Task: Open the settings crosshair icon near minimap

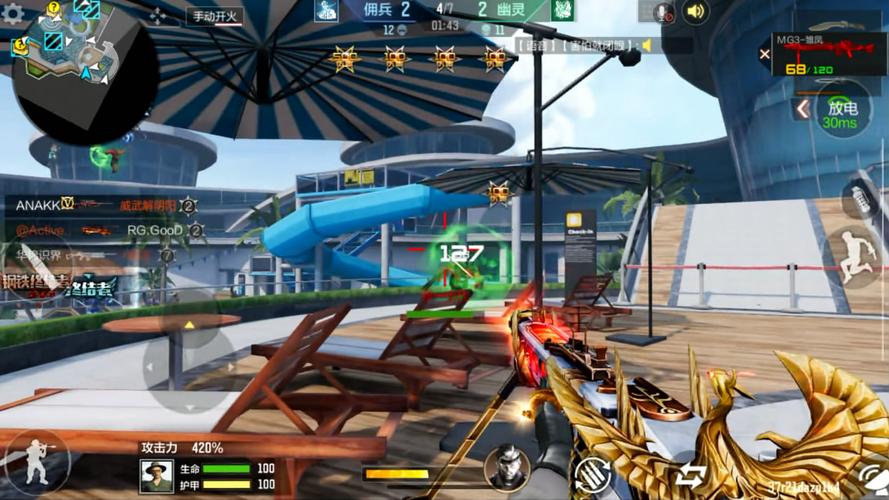Action: point(158,15)
